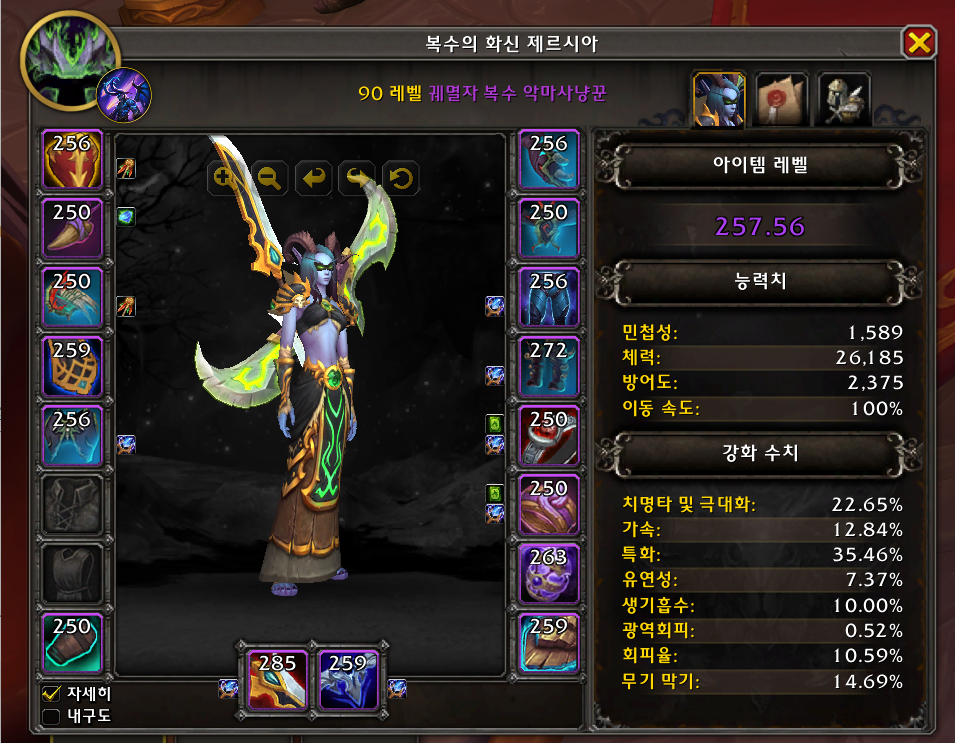
Task: Rotate the model with the left arrow button
Action: tap(314, 178)
